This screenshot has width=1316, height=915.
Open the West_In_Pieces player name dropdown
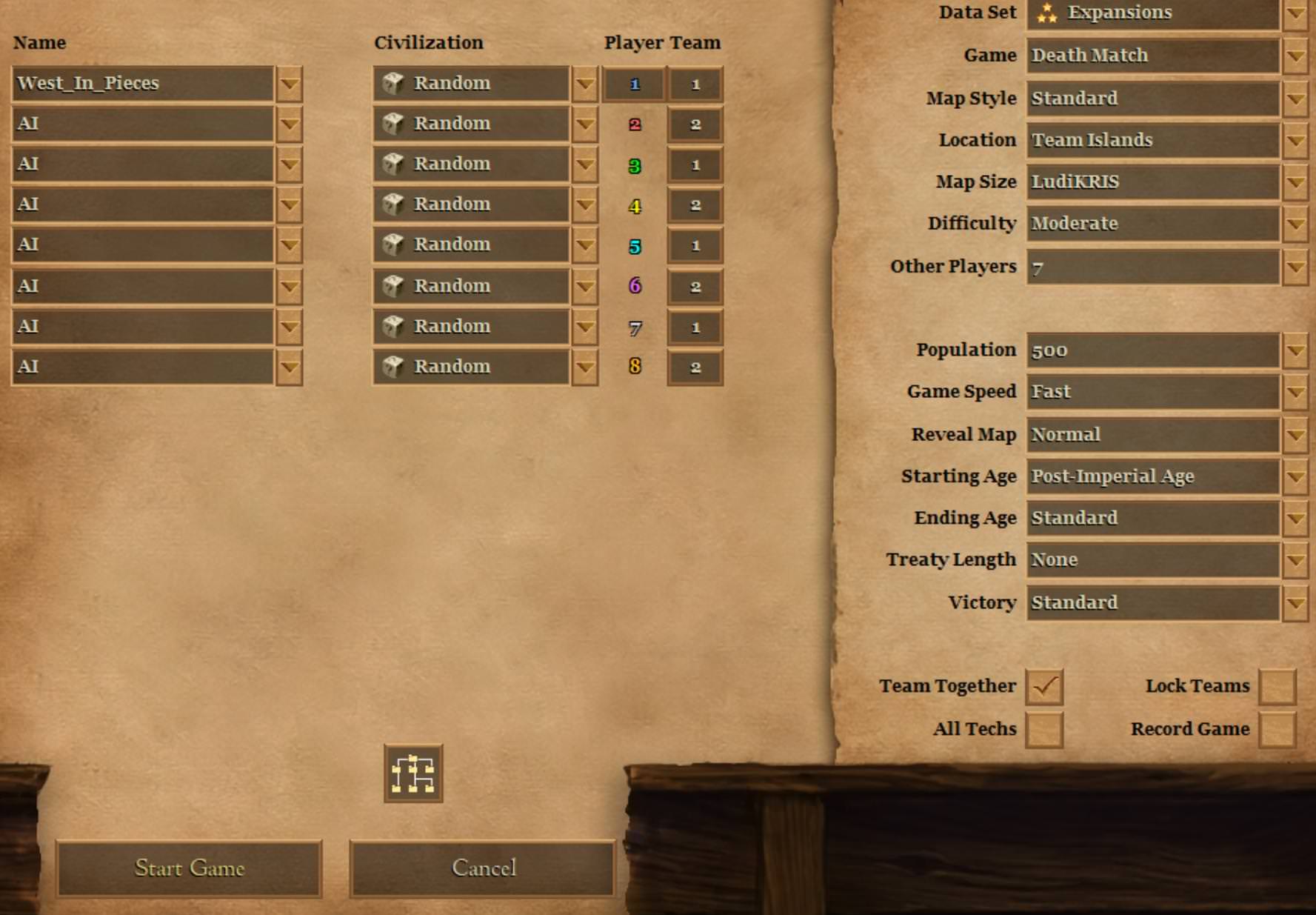pyautogui.click(x=289, y=84)
